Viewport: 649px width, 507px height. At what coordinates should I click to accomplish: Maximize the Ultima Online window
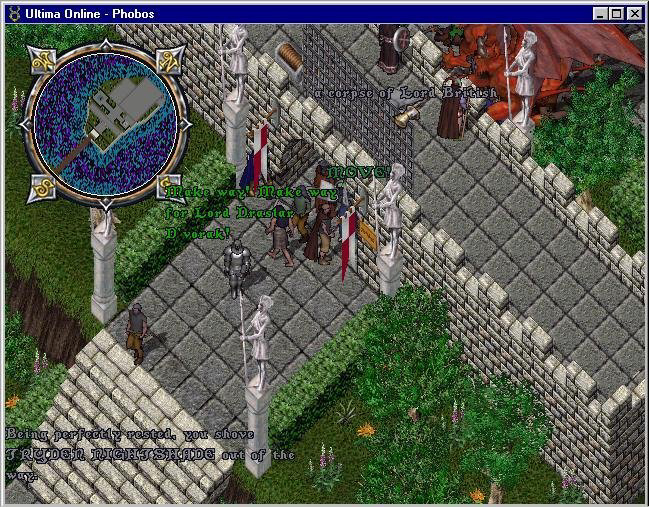point(618,13)
